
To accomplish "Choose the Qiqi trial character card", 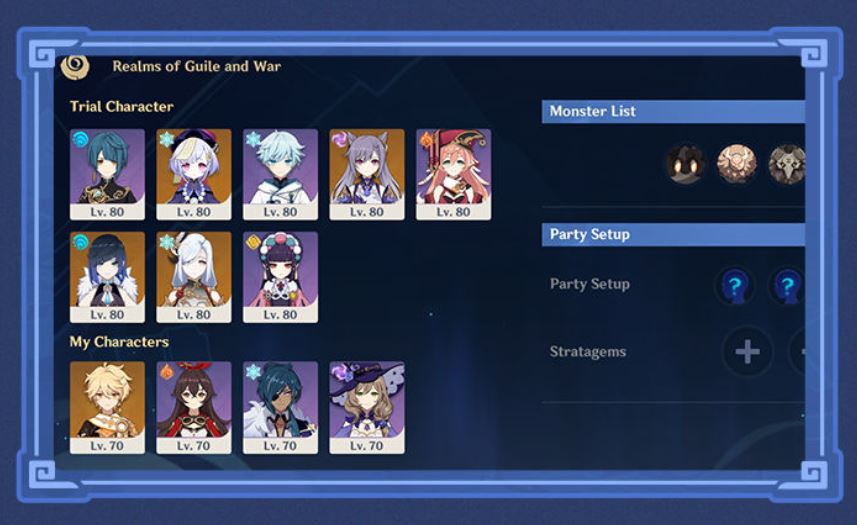I will tap(194, 173).
